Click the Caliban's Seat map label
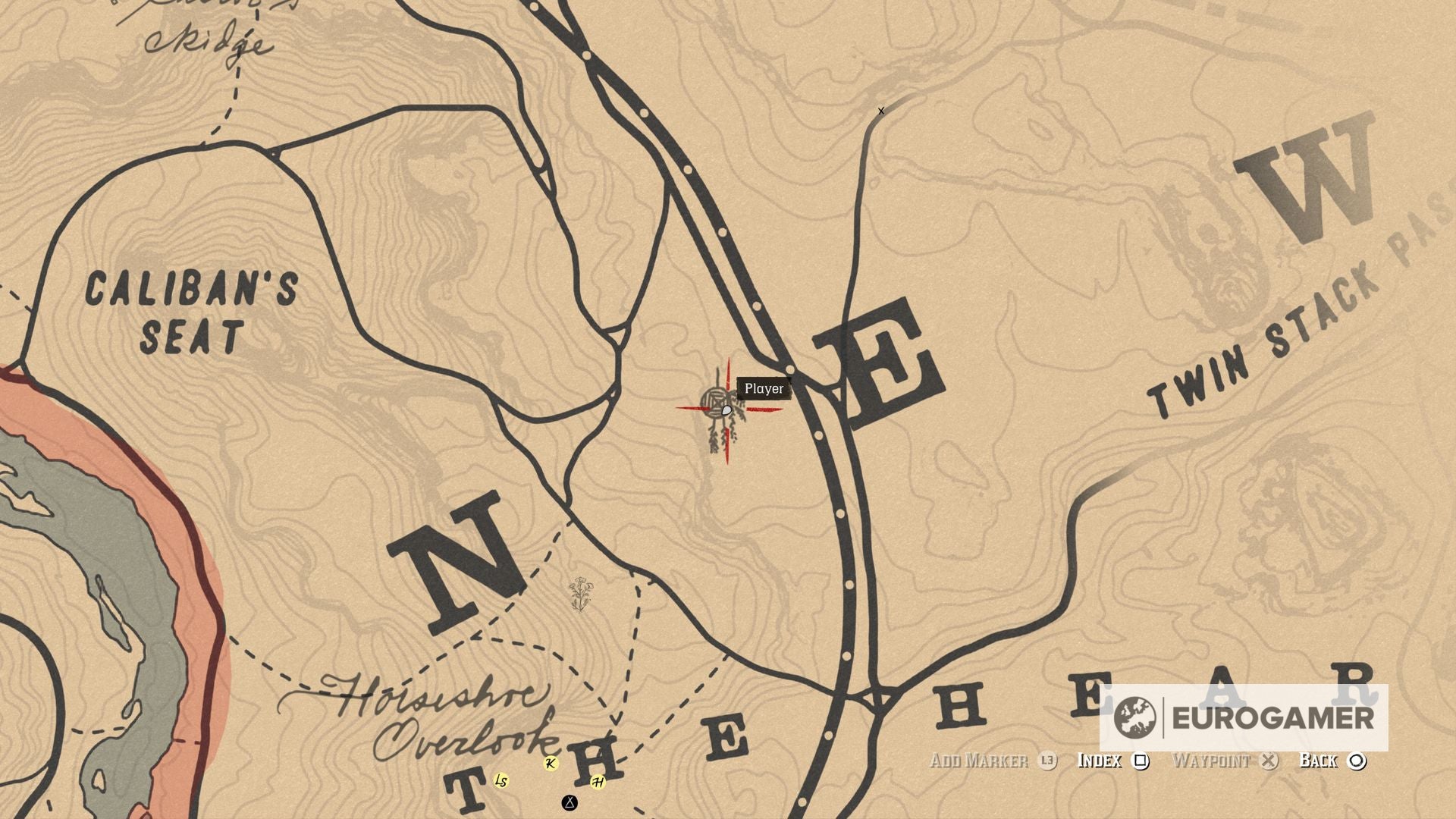 pos(193,309)
